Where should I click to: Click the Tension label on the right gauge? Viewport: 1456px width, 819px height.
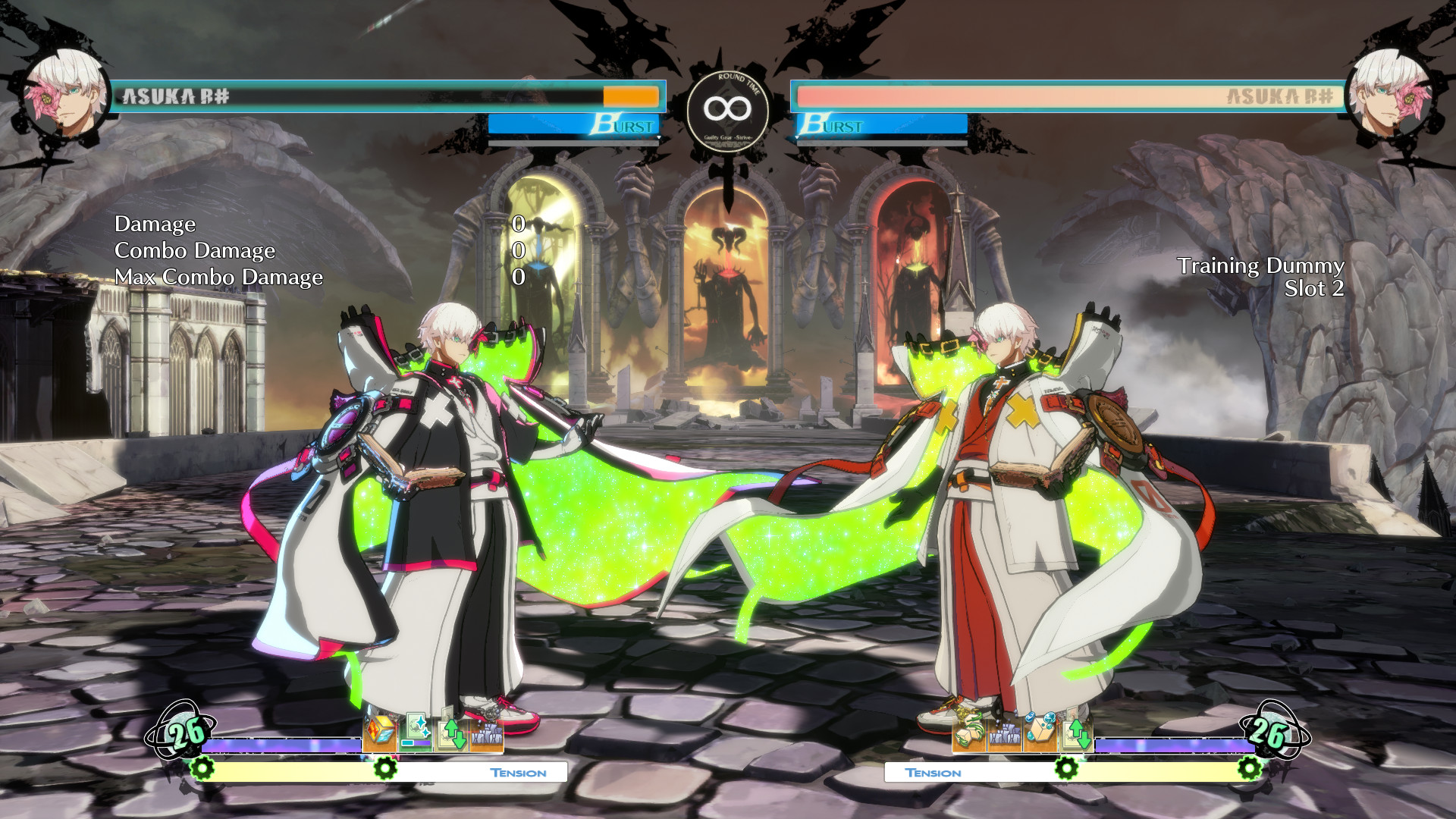[x=934, y=773]
